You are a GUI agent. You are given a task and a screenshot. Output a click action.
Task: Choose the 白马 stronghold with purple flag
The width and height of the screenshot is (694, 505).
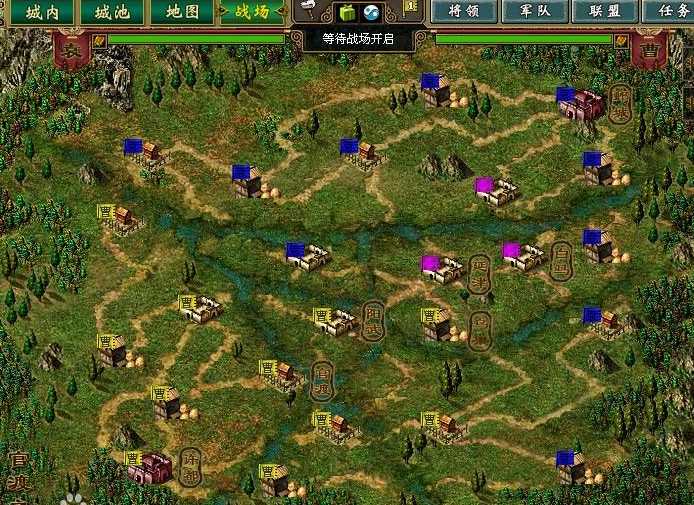526,256
